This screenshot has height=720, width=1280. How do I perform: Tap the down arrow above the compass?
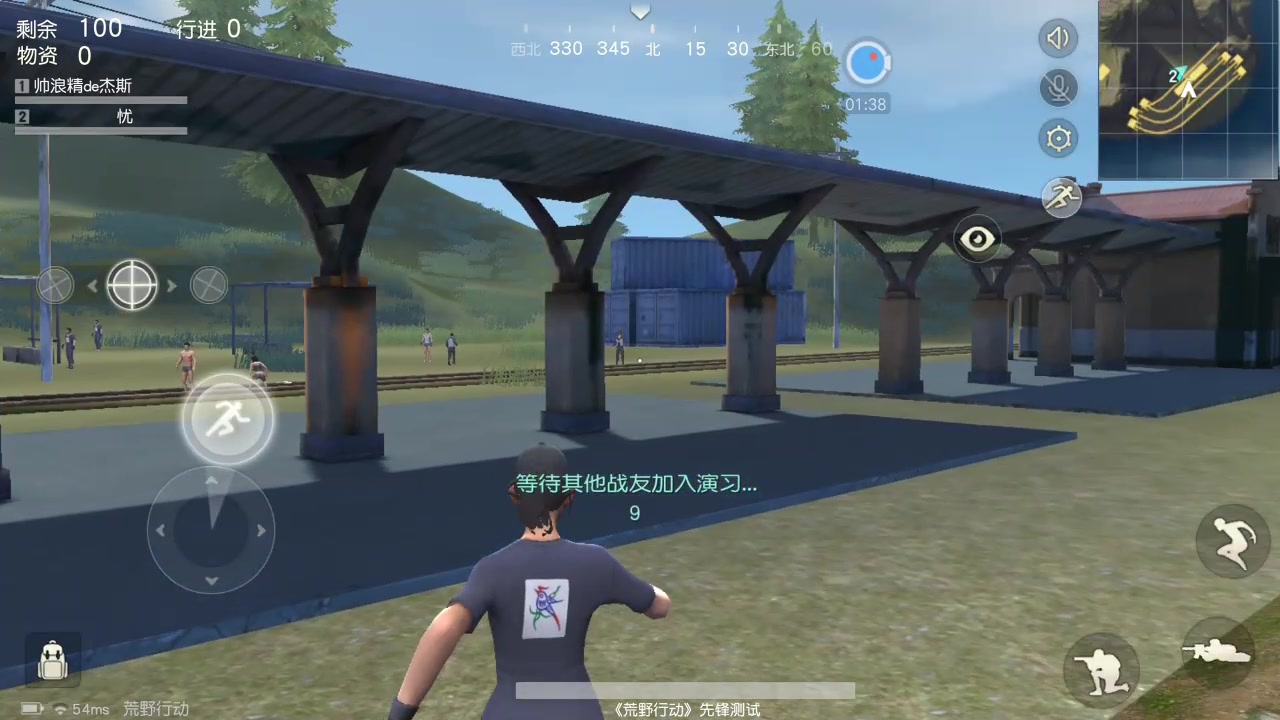(x=640, y=12)
